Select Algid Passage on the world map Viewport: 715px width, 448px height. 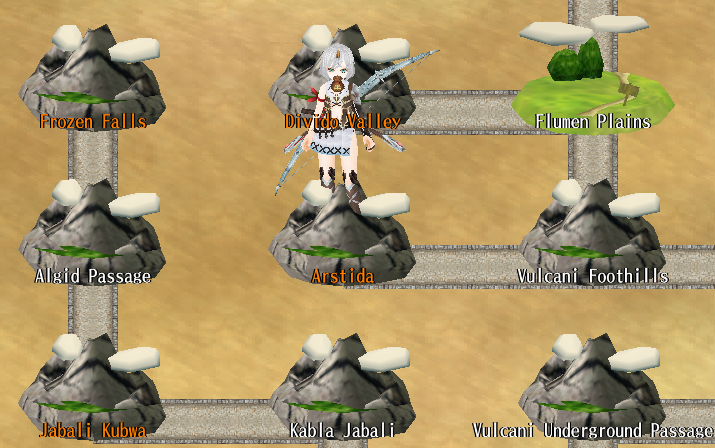click(92, 235)
